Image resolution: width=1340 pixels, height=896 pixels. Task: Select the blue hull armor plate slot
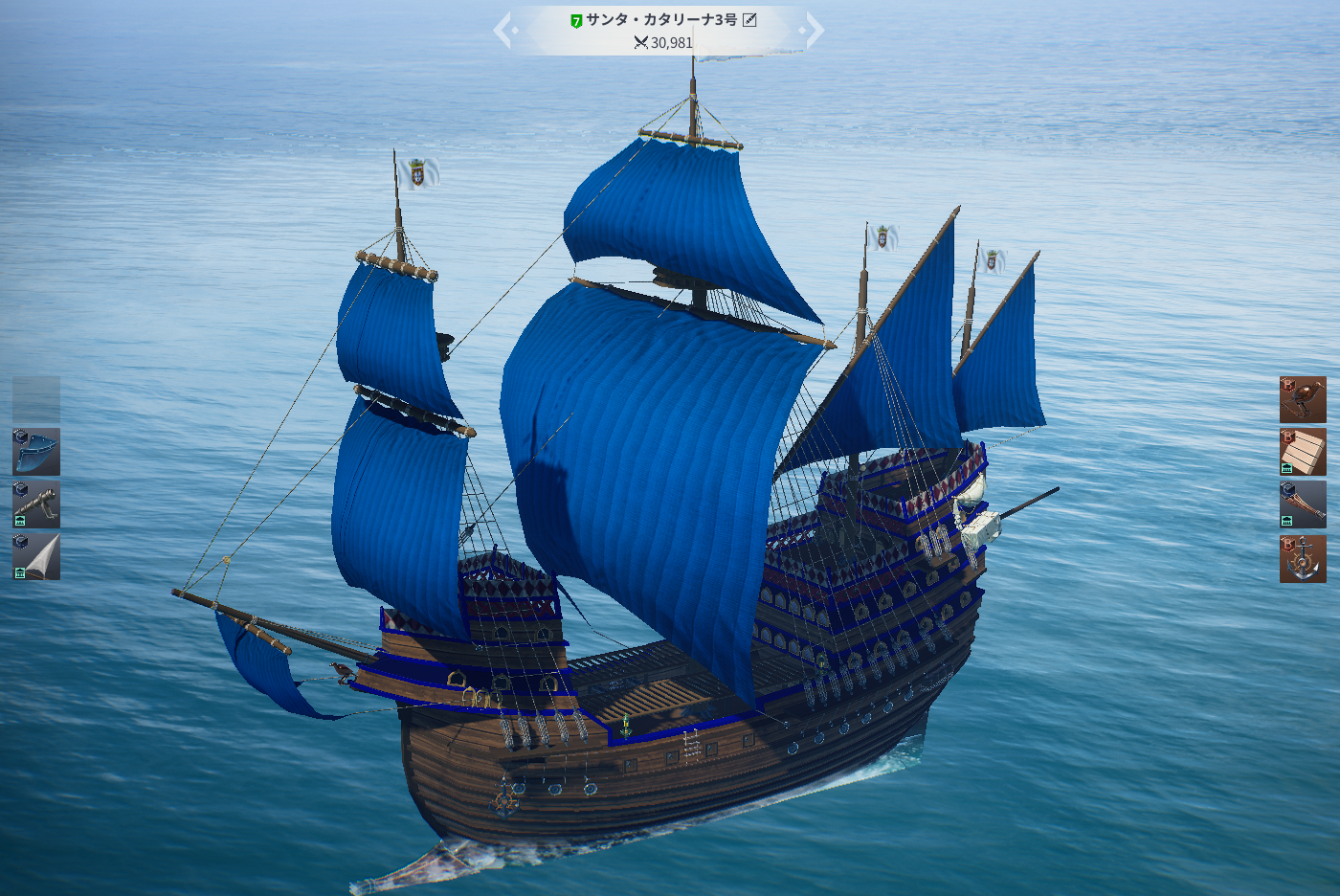coord(36,452)
